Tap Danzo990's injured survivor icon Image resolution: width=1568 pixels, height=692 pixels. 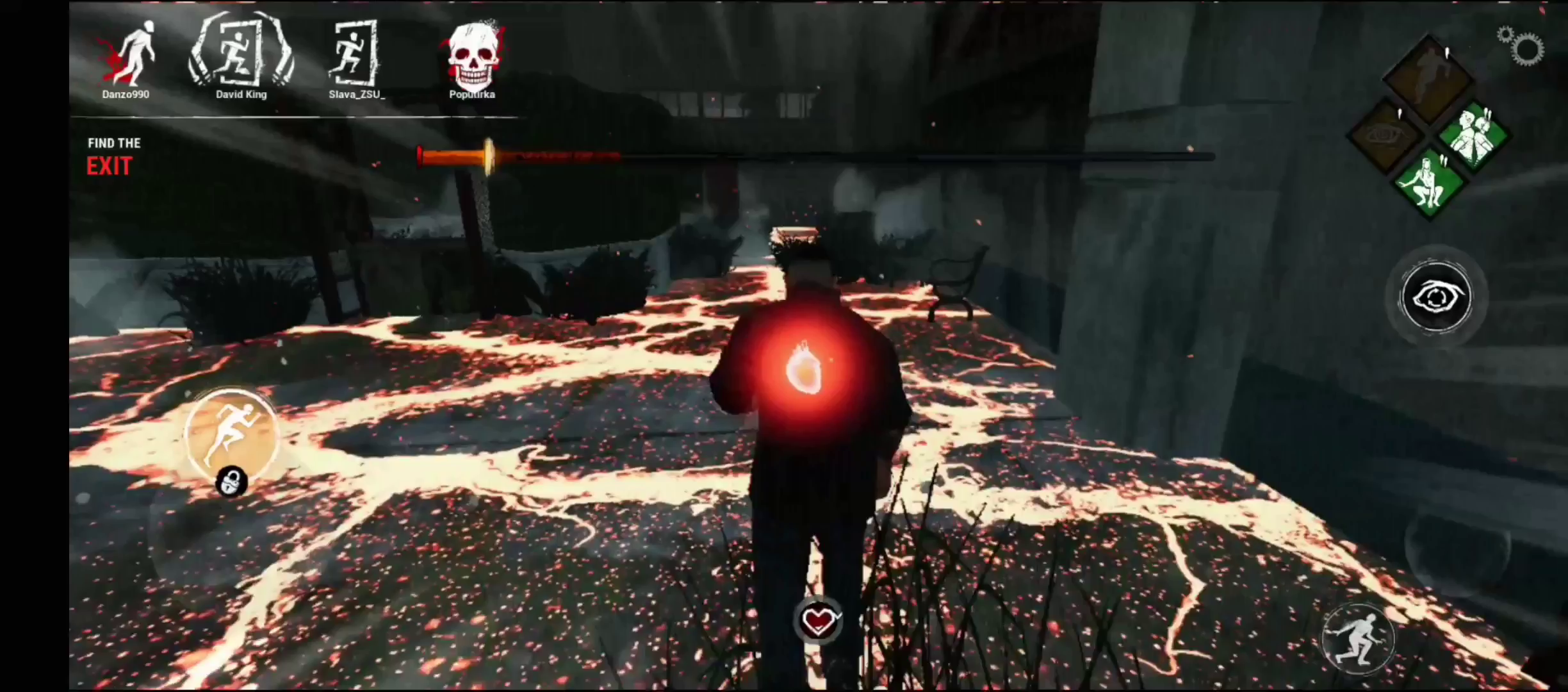133,51
